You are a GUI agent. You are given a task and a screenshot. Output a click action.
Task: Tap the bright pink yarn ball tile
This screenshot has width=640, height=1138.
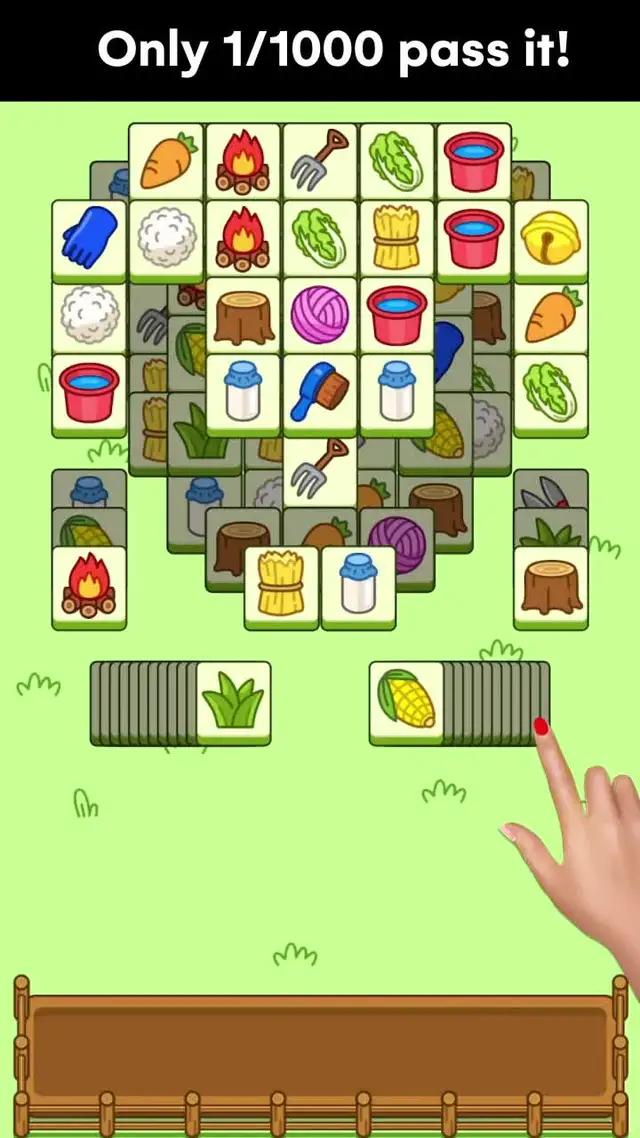320,314
